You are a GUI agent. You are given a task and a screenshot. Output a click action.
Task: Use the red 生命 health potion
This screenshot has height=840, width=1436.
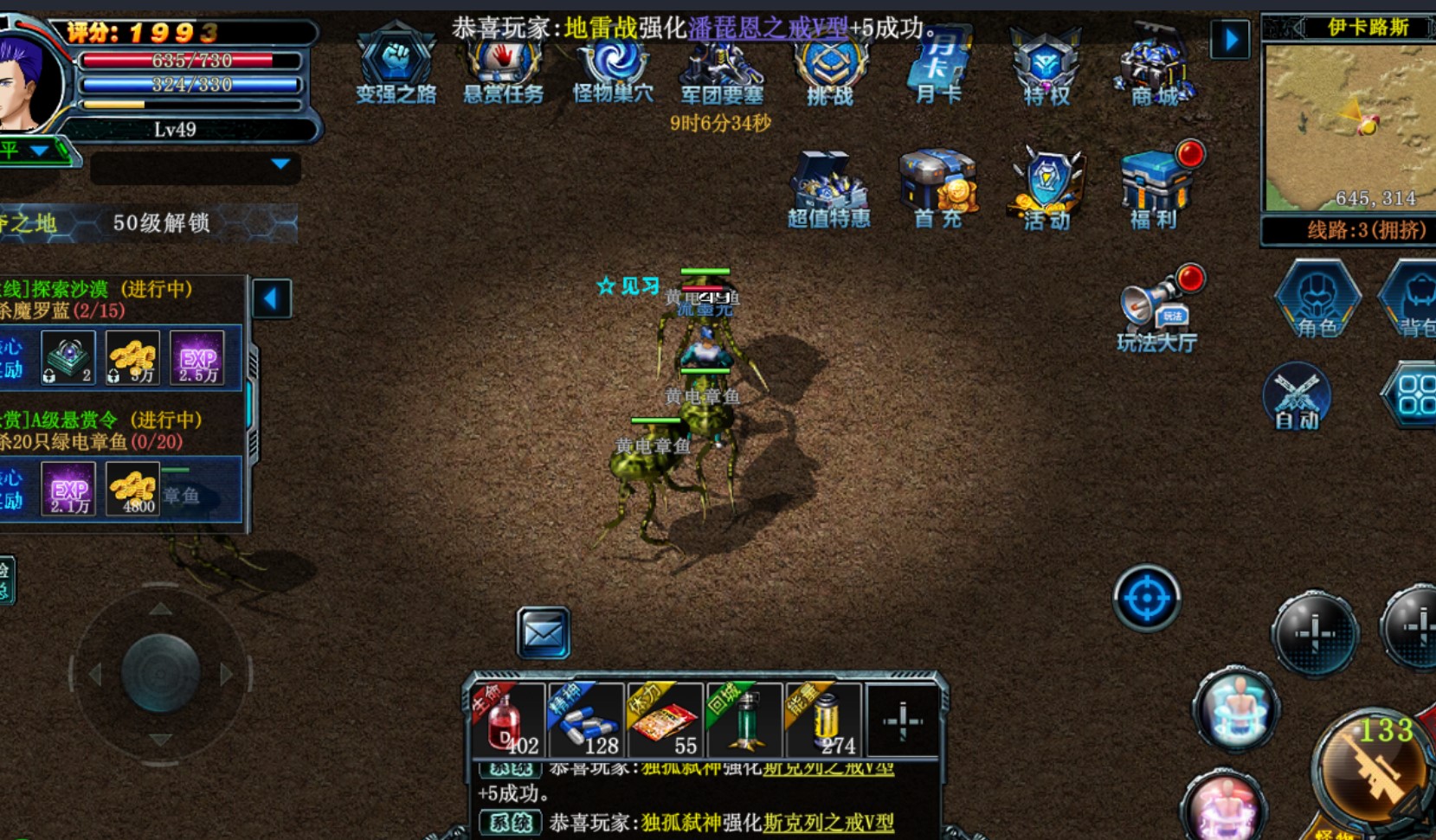pyautogui.click(x=506, y=720)
